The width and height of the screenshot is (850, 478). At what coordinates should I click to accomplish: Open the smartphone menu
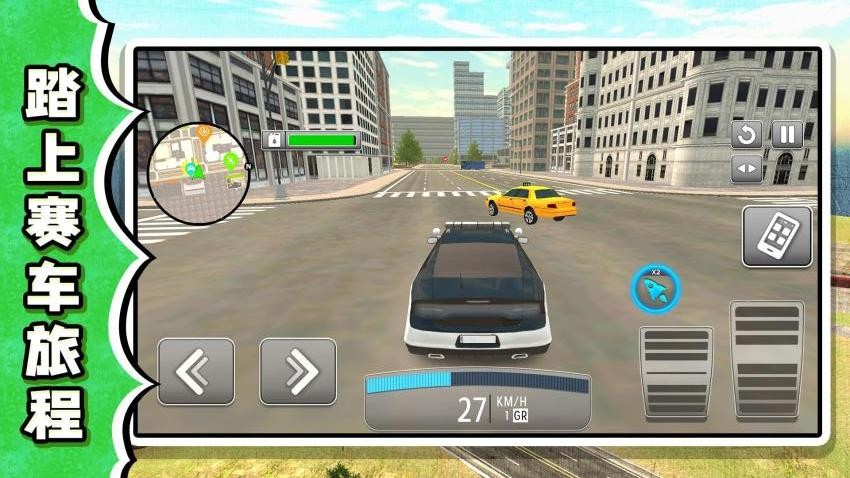click(776, 236)
